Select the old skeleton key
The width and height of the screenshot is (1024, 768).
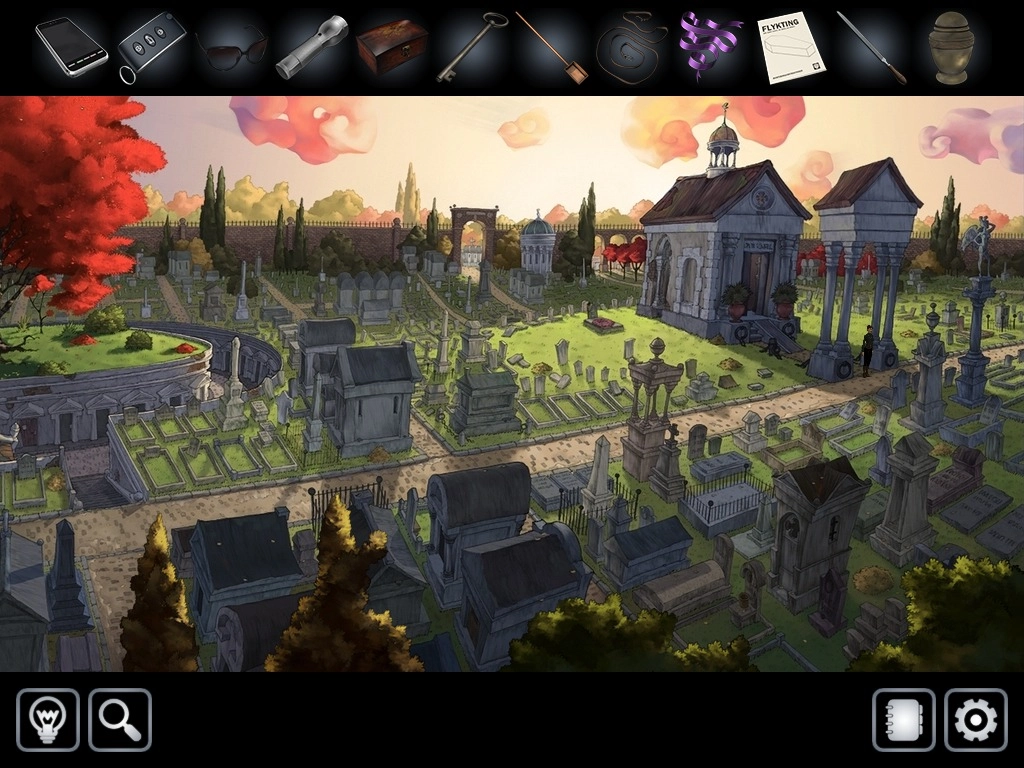pyautogui.click(x=471, y=46)
